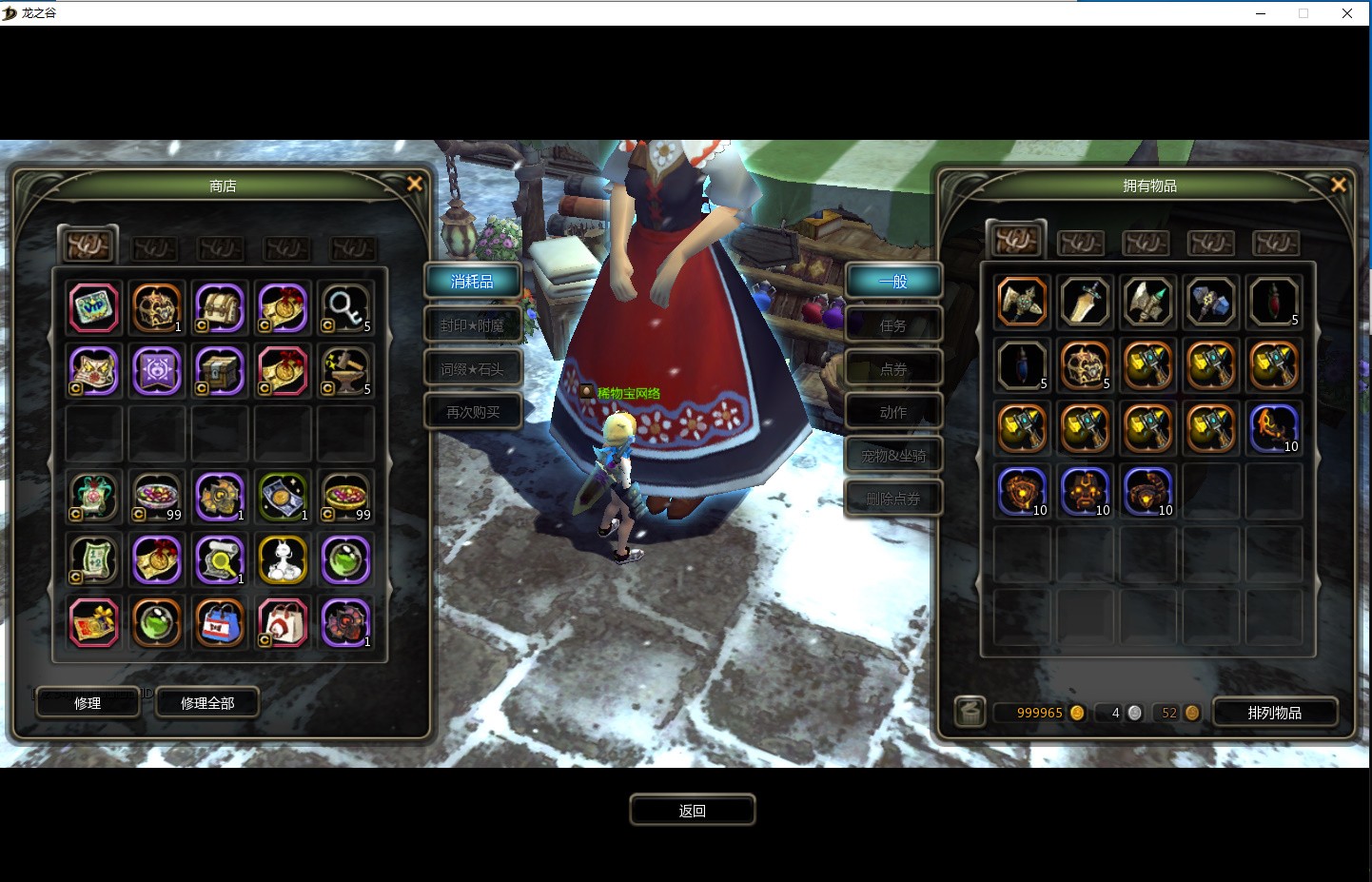Sort items with the 排列物品 button
Viewport: 1372px width, 882px height.
tap(1275, 713)
